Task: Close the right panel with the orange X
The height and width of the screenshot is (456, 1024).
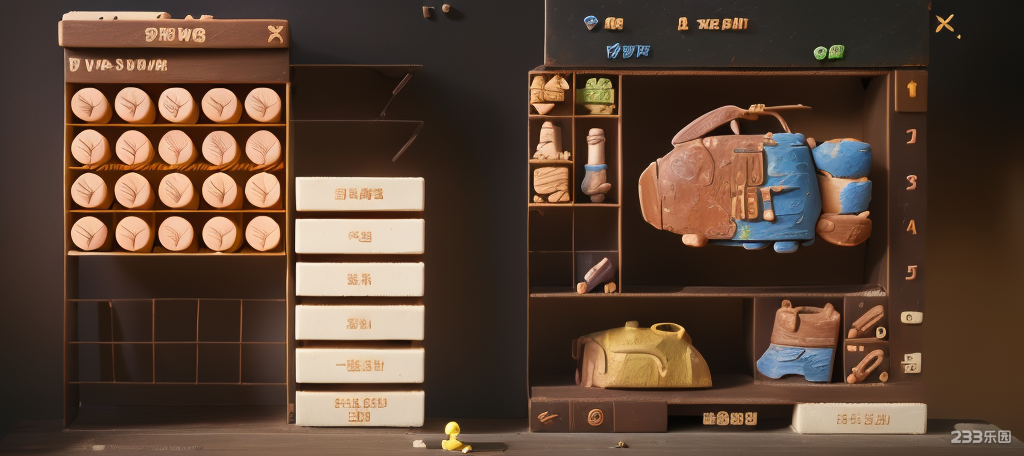Action: pos(944,23)
